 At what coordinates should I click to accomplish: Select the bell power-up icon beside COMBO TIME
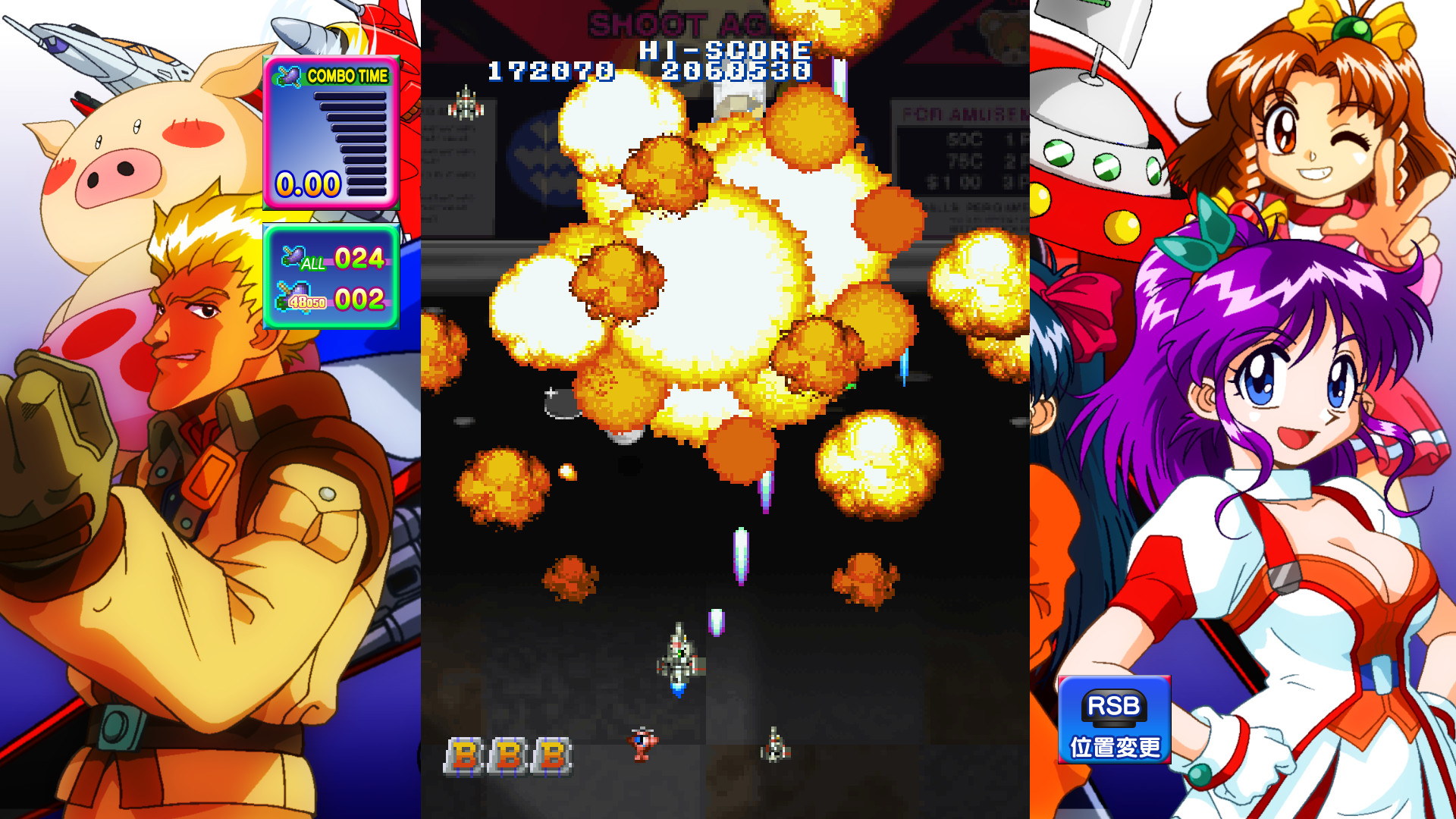(290, 75)
